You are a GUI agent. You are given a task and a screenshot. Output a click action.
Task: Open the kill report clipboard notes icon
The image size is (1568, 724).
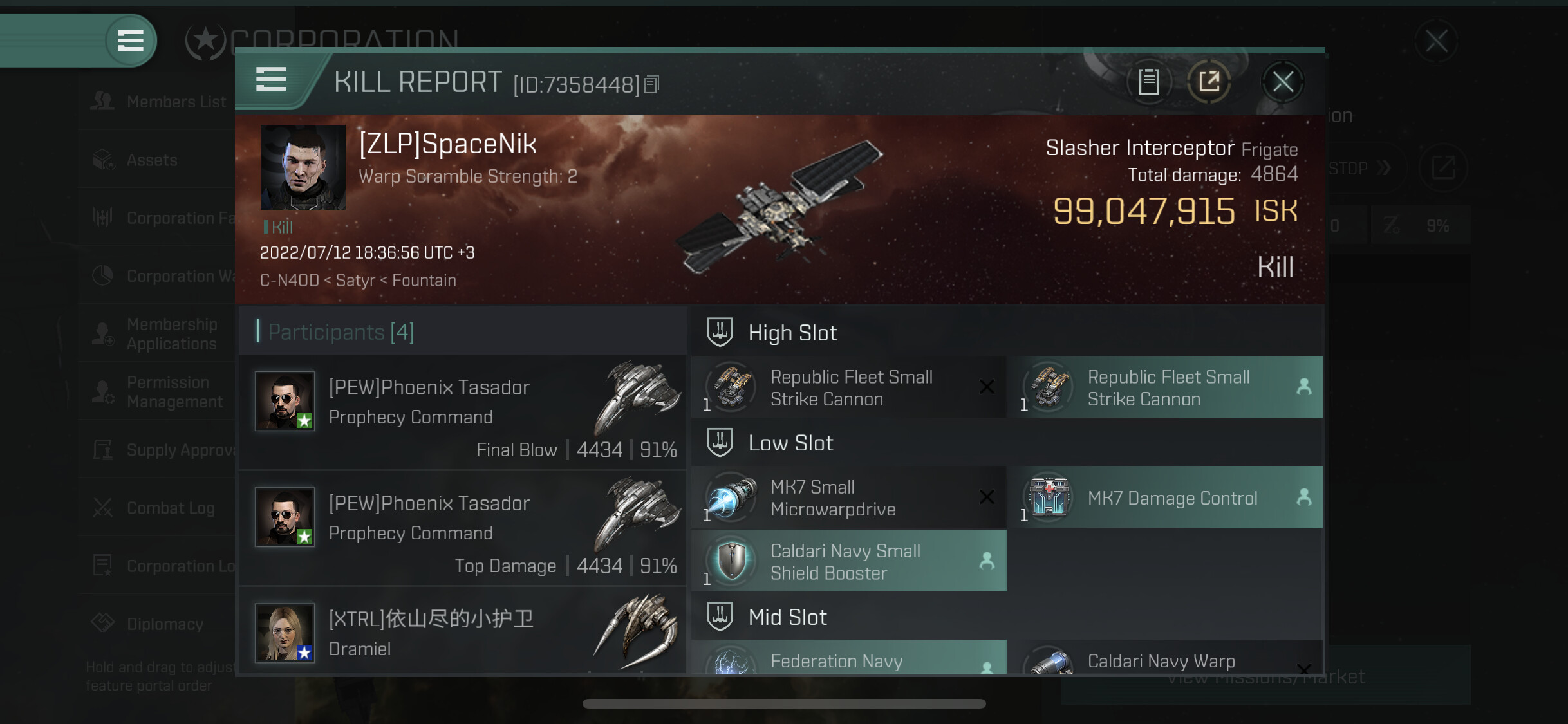click(1149, 82)
